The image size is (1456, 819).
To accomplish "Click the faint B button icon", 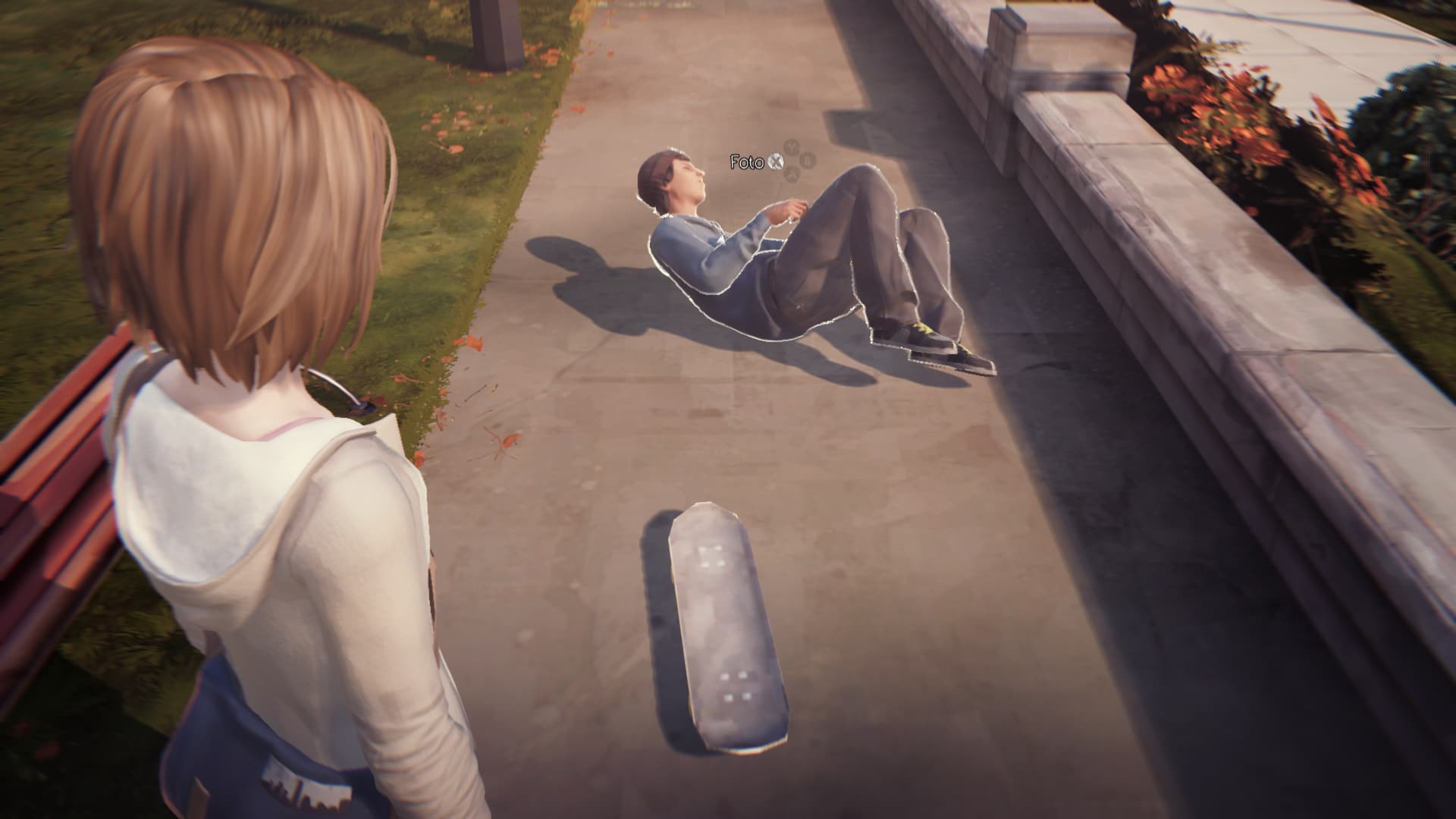I will (x=807, y=160).
